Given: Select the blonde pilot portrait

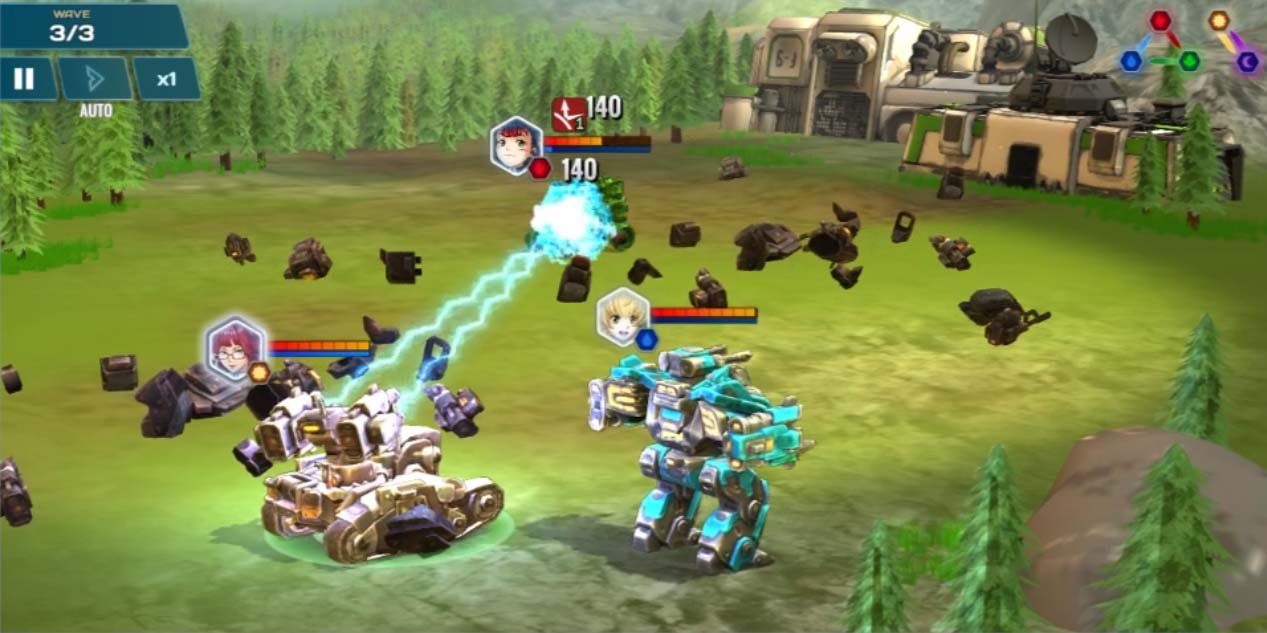Looking at the screenshot, I should 622,316.
